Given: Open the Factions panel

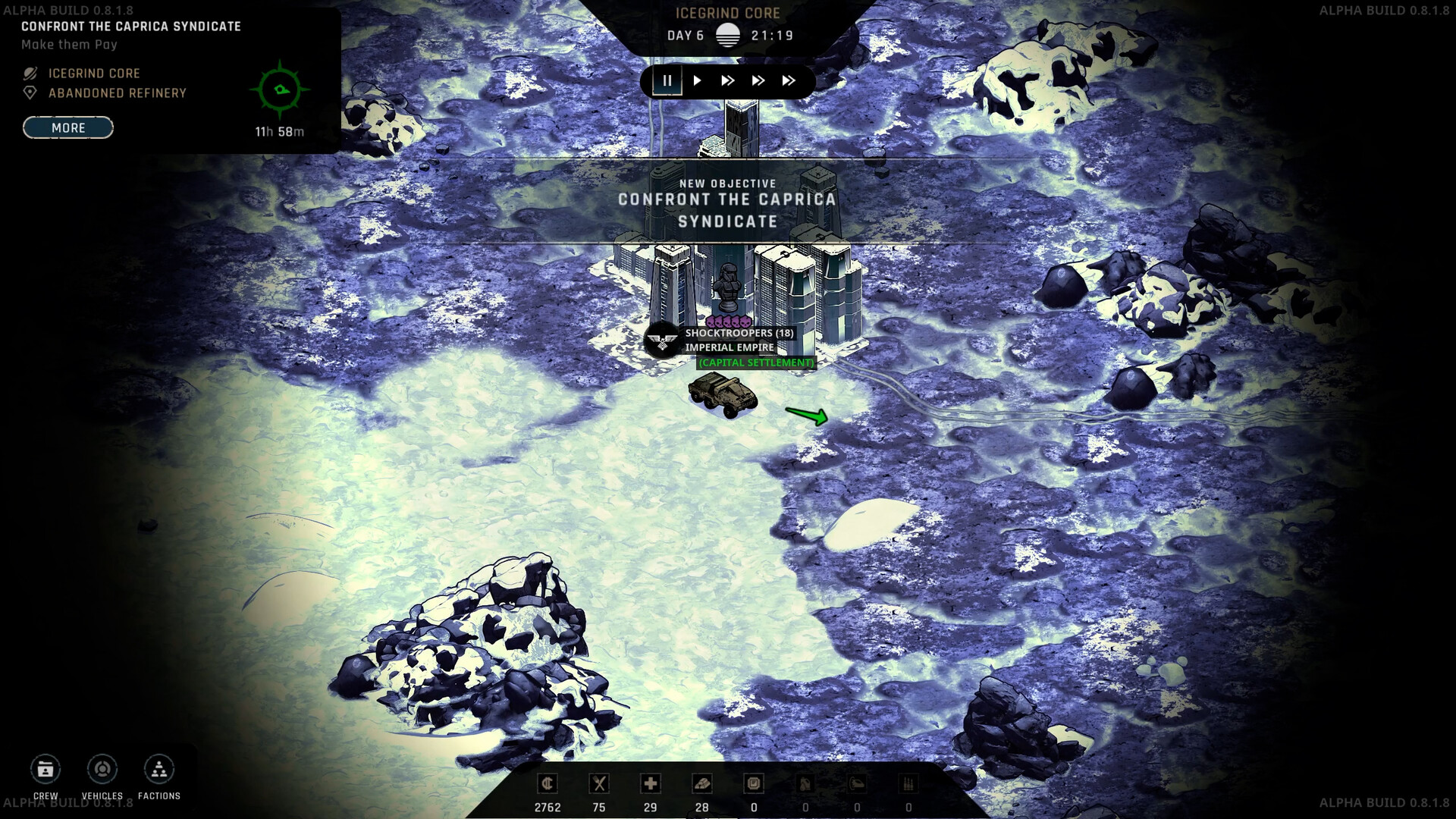Looking at the screenshot, I should tap(158, 770).
